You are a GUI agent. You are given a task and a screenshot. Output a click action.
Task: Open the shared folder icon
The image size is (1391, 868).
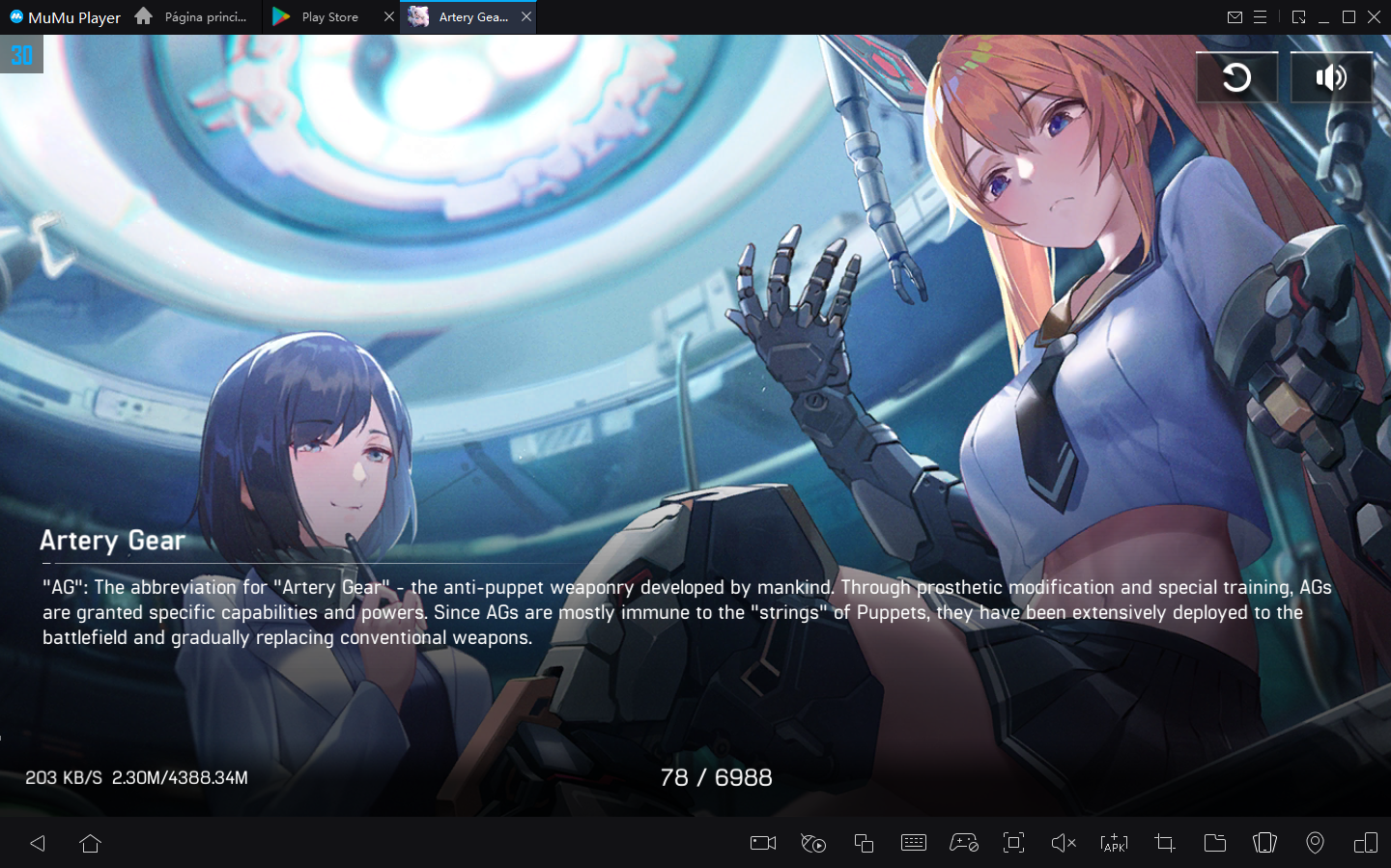point(1214,843)
